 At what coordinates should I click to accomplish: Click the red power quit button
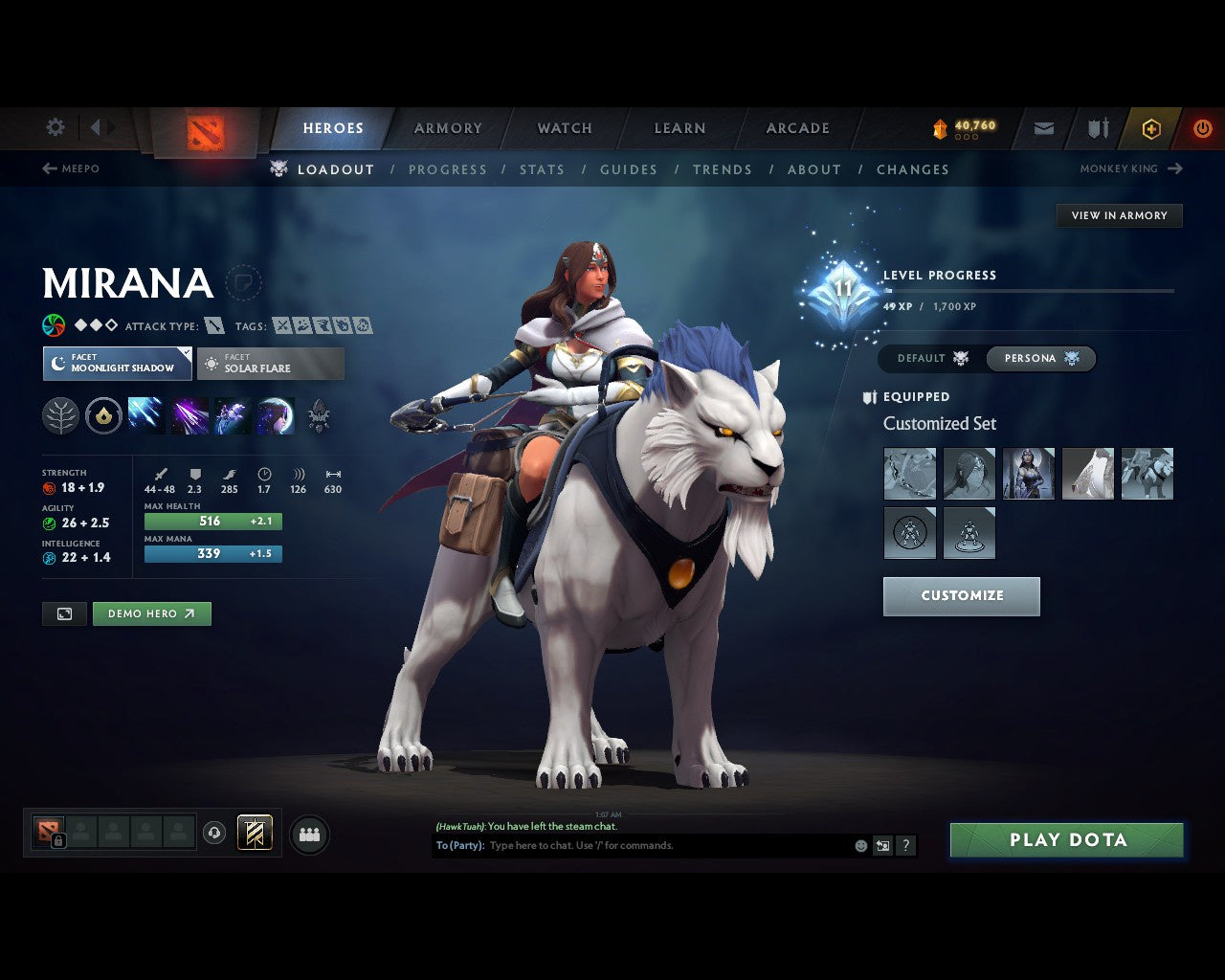coord(1202,128)
